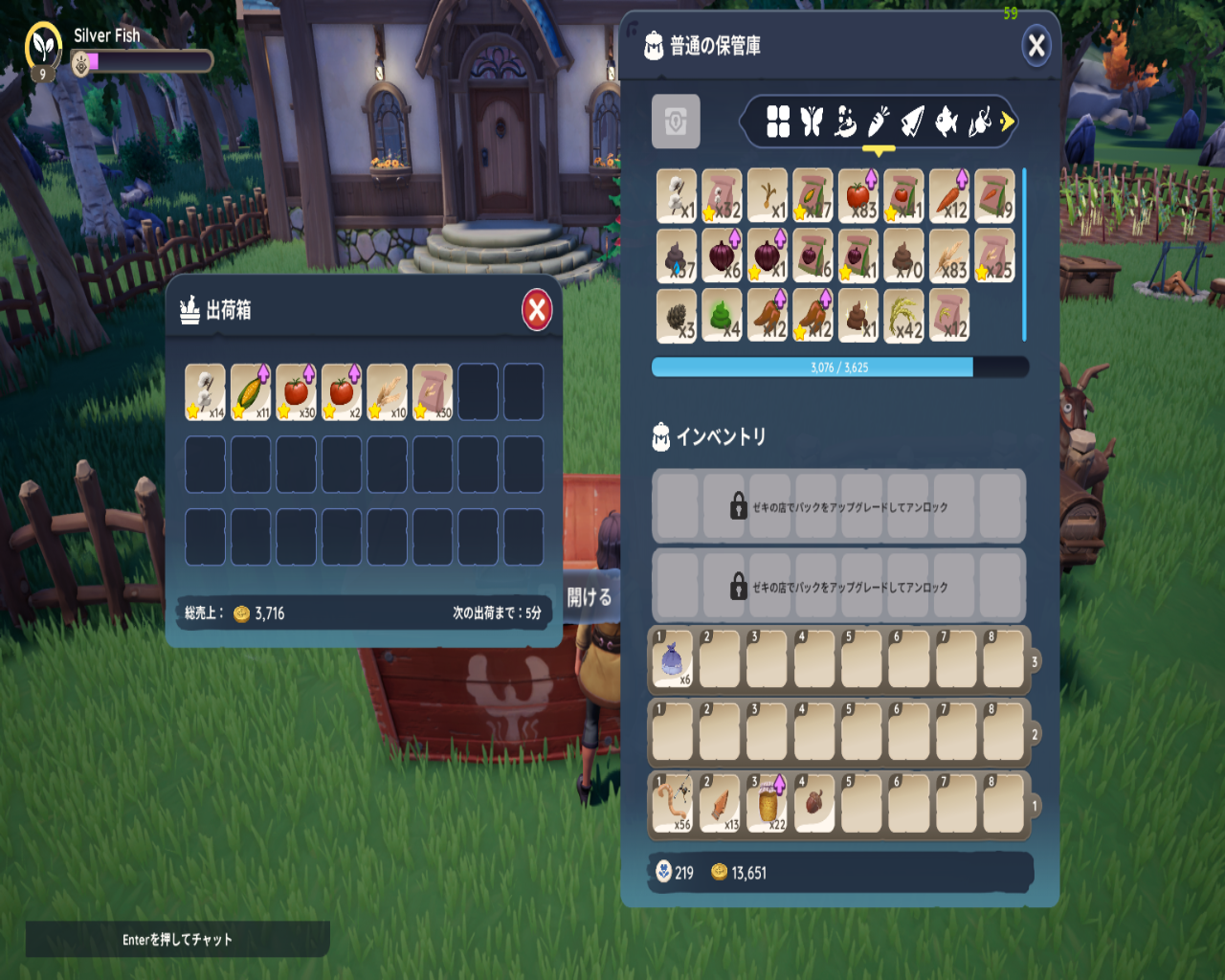Select the cooking pan category tab
Screen dimensions: 1225x980
pyautogui.click(x=845, y=122)
